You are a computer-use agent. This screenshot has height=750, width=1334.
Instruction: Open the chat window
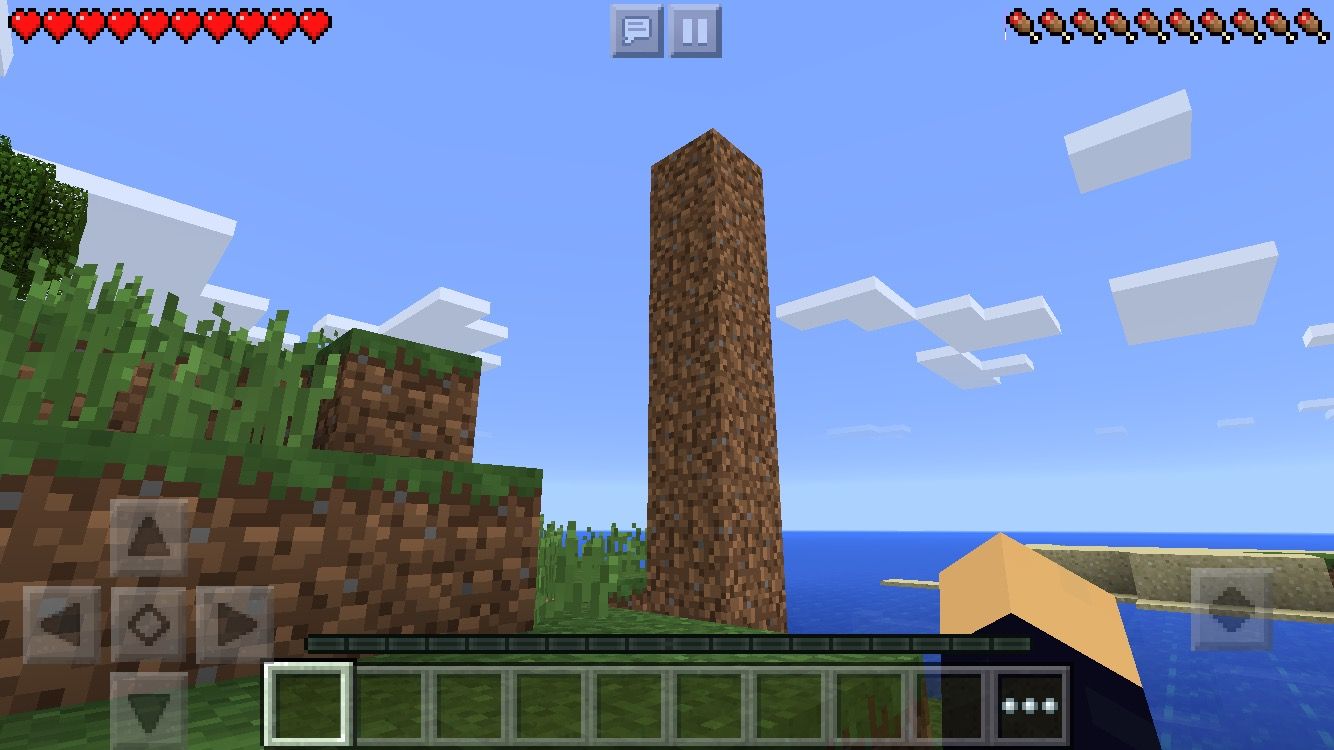(640, 31)
